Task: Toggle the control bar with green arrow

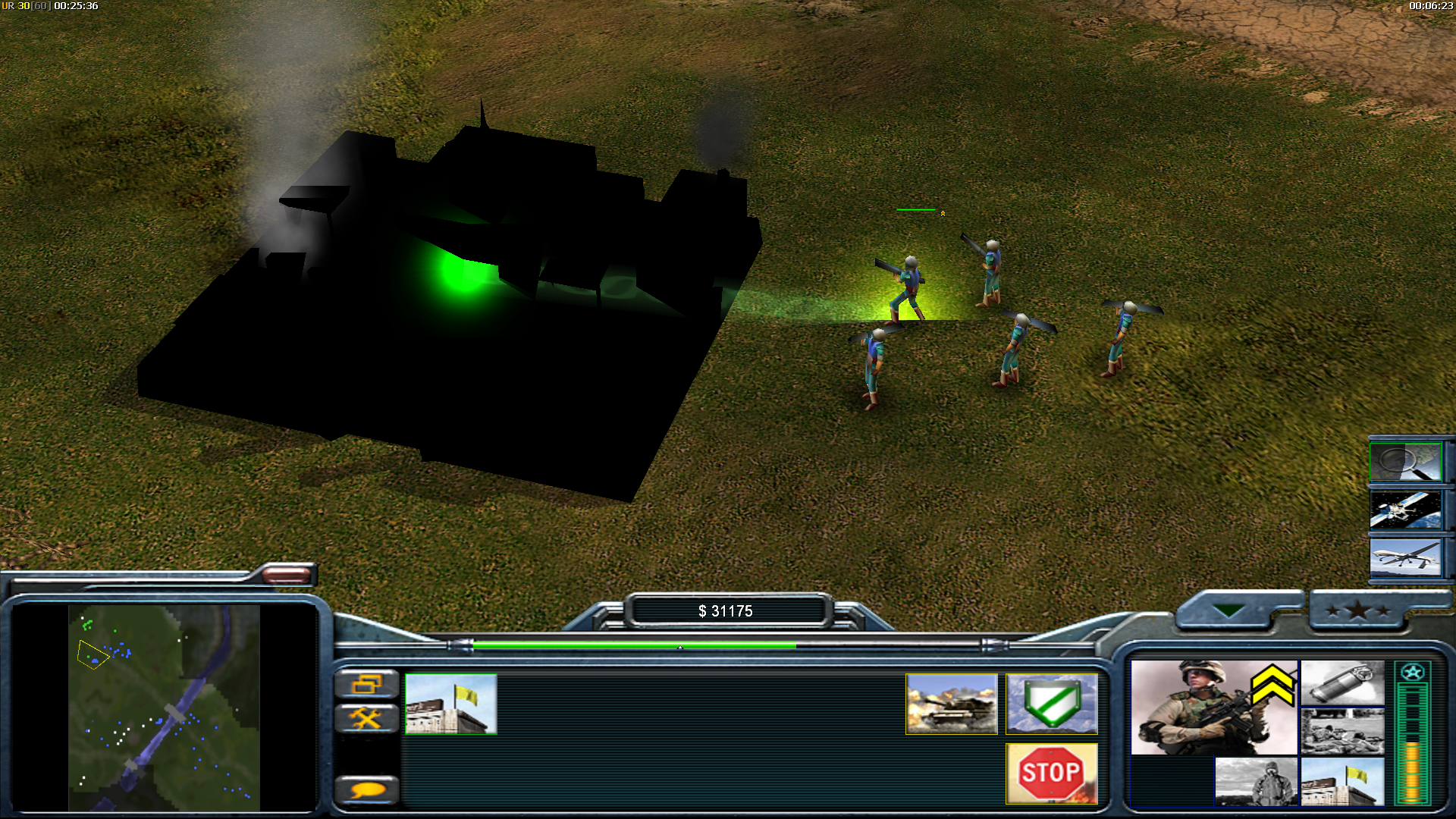Action: (x=1228, y=611)
